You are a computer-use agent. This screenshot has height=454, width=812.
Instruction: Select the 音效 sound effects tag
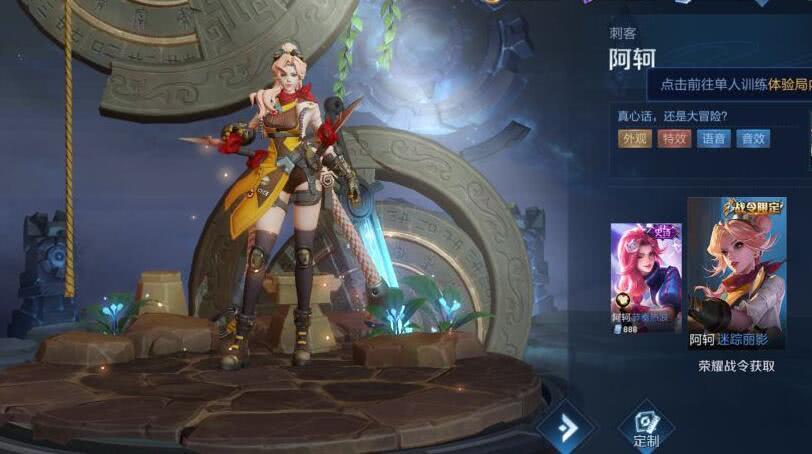click(752, 139)
